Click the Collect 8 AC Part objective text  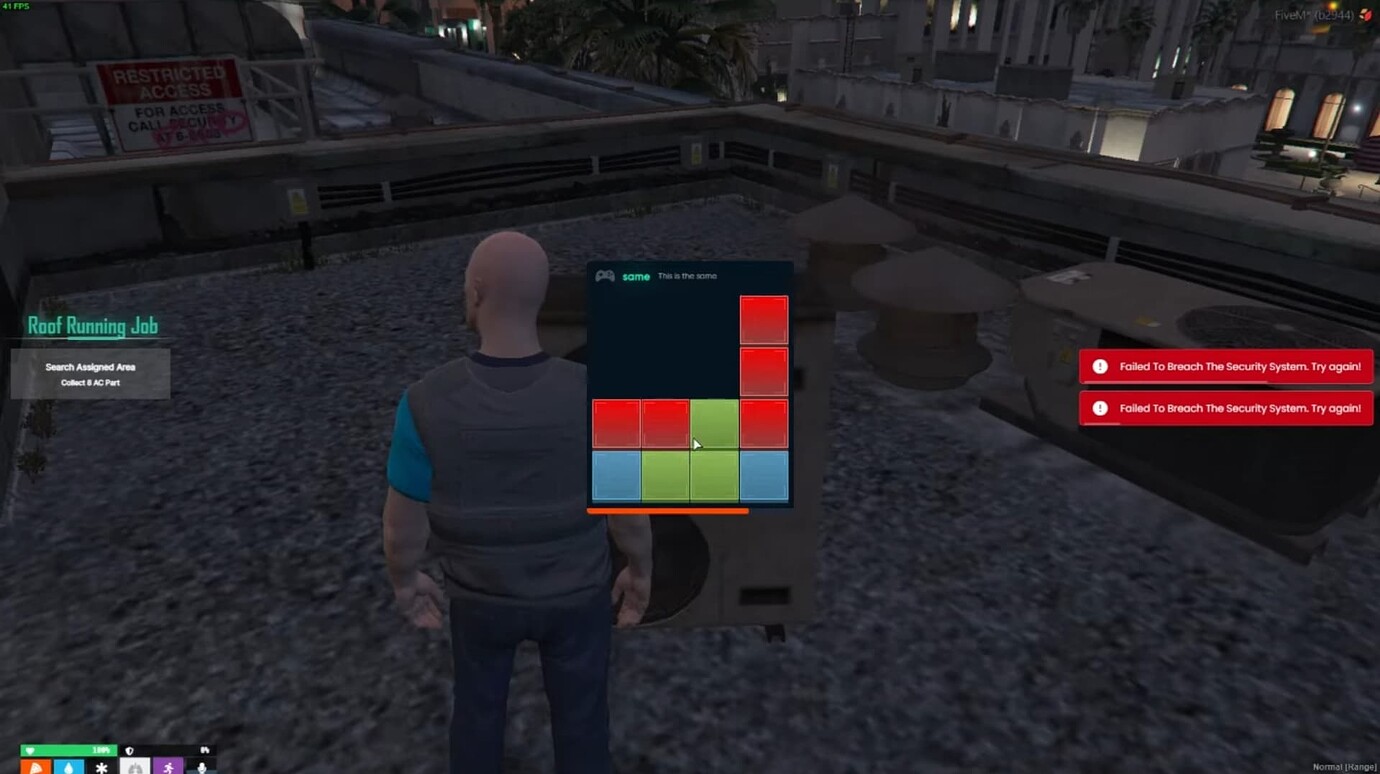coord(89,381)
